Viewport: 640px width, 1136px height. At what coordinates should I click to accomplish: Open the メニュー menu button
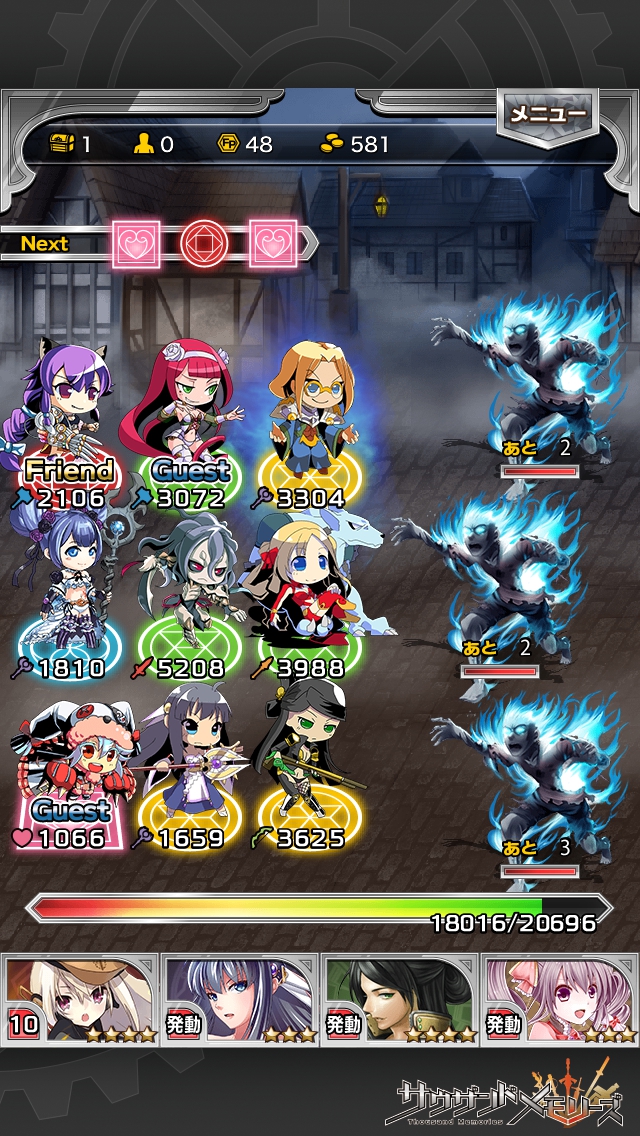(x=546, y=115)
